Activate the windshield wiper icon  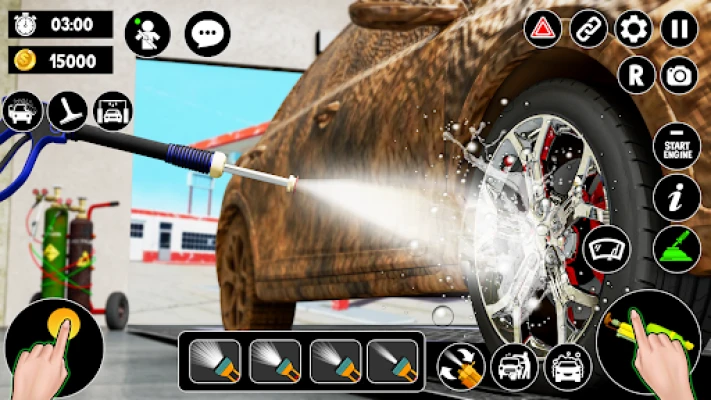[607, 248]
